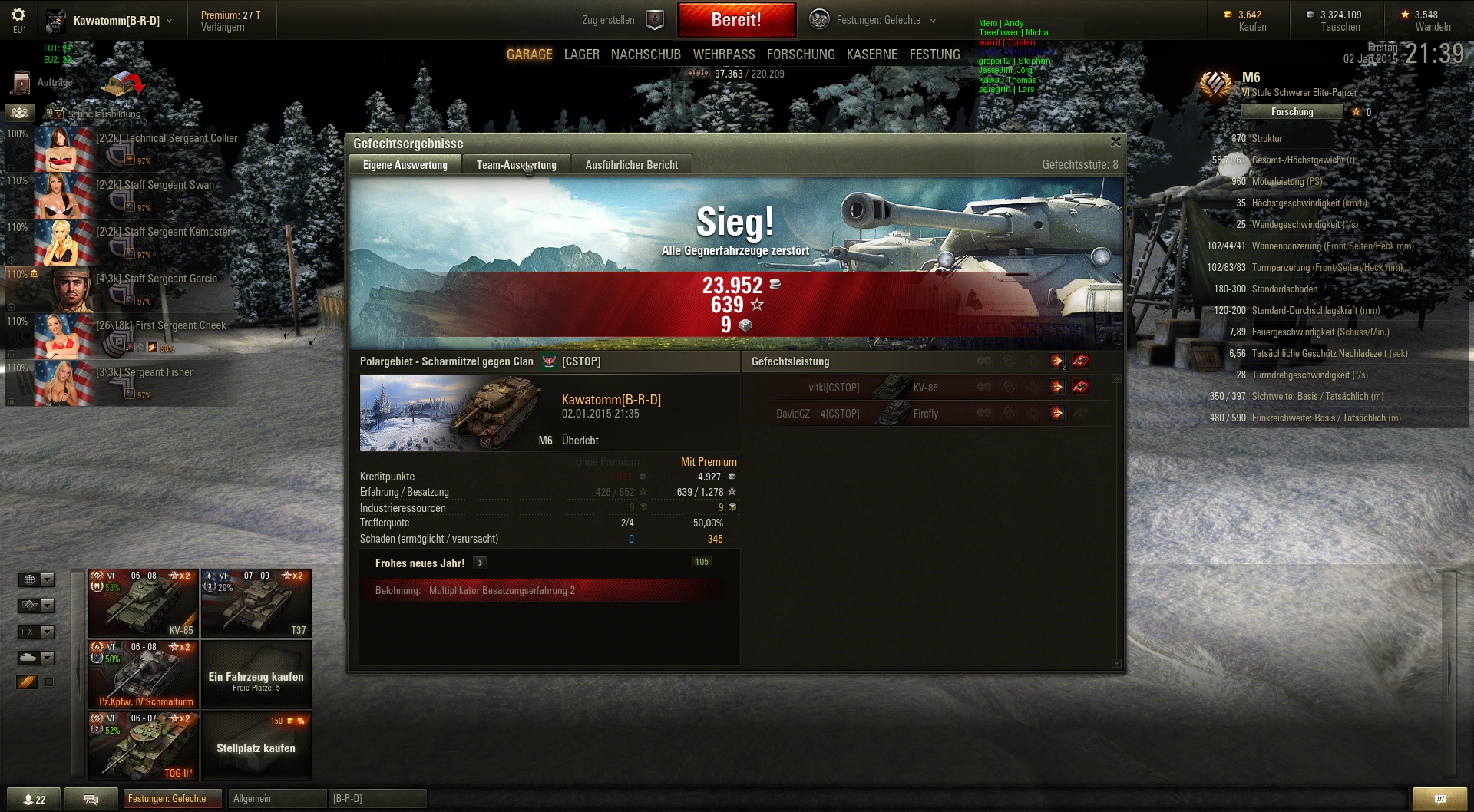Select the KV-85 tank in carousel
The image size is (1474, 812).
pyautogui.click(x=144, y=603)
